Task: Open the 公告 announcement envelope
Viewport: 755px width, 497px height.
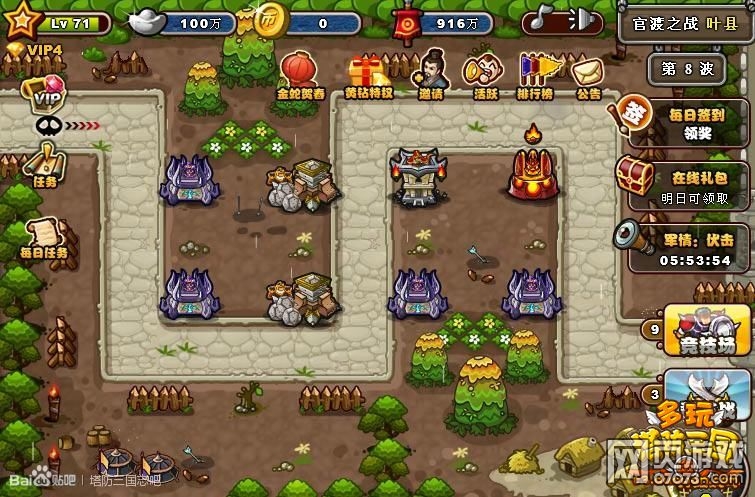Action: coord(588,74)
